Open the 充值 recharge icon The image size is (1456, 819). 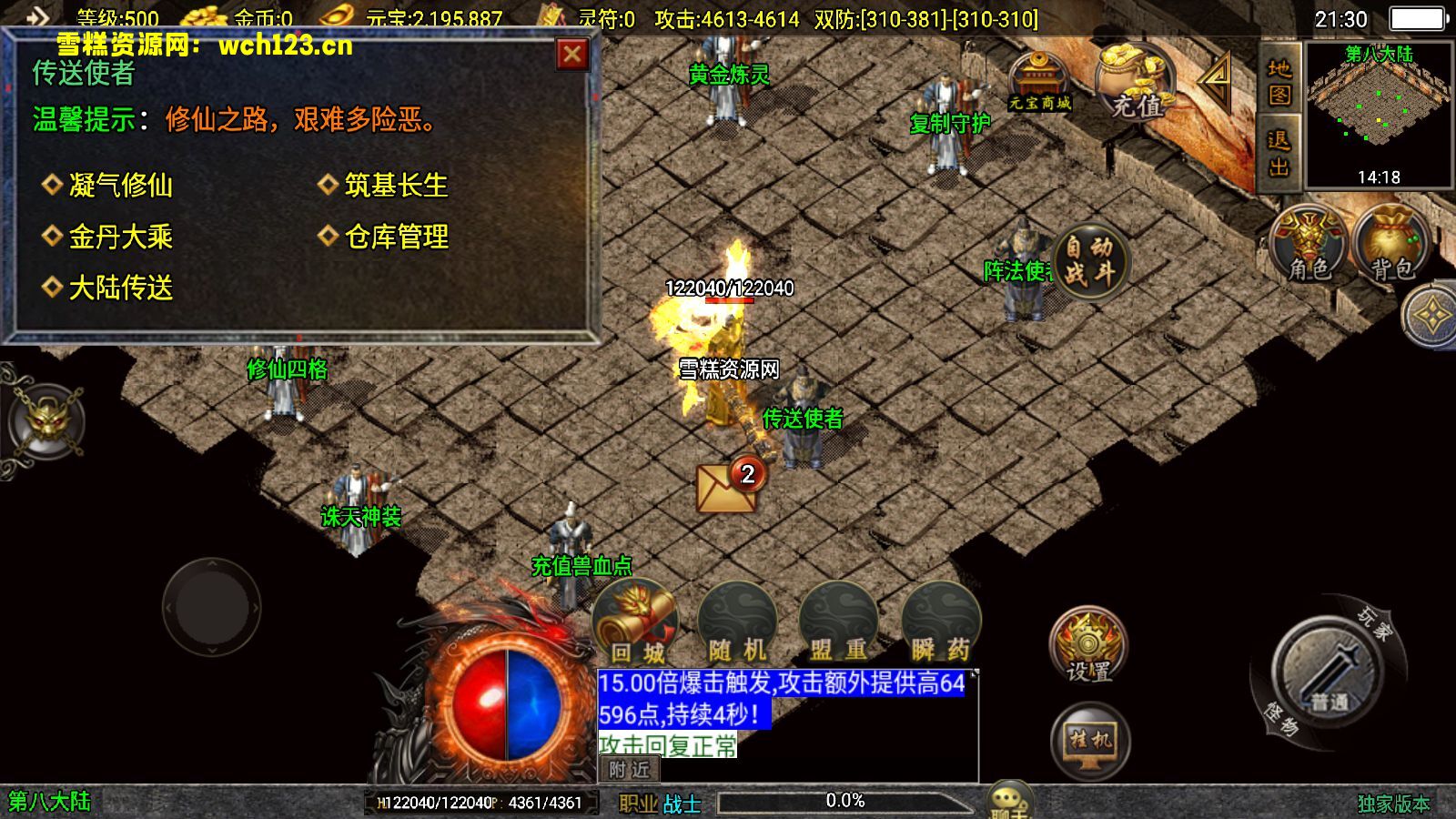click(1136, 82)
